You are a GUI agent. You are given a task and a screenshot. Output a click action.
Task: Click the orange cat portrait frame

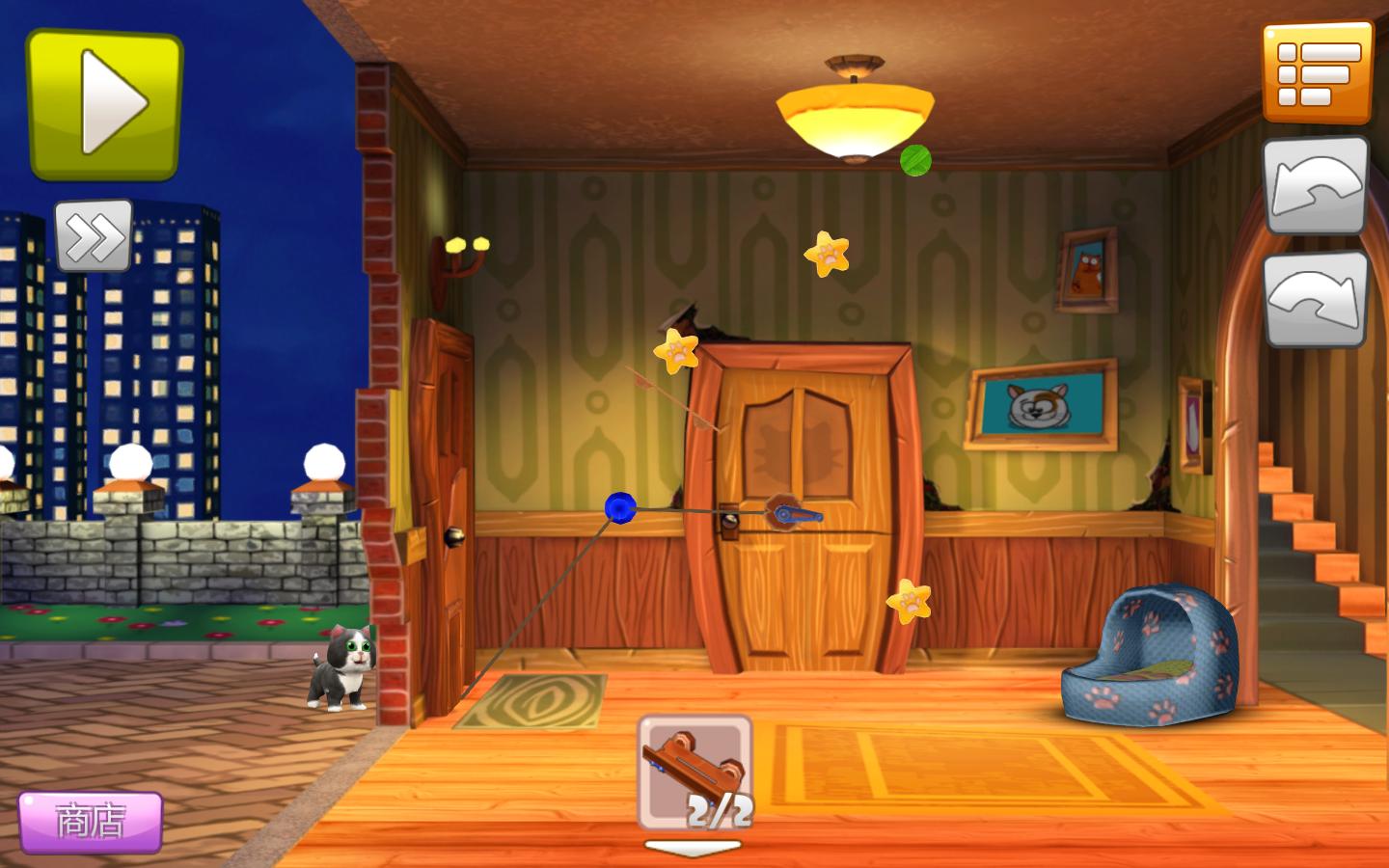1088,270
